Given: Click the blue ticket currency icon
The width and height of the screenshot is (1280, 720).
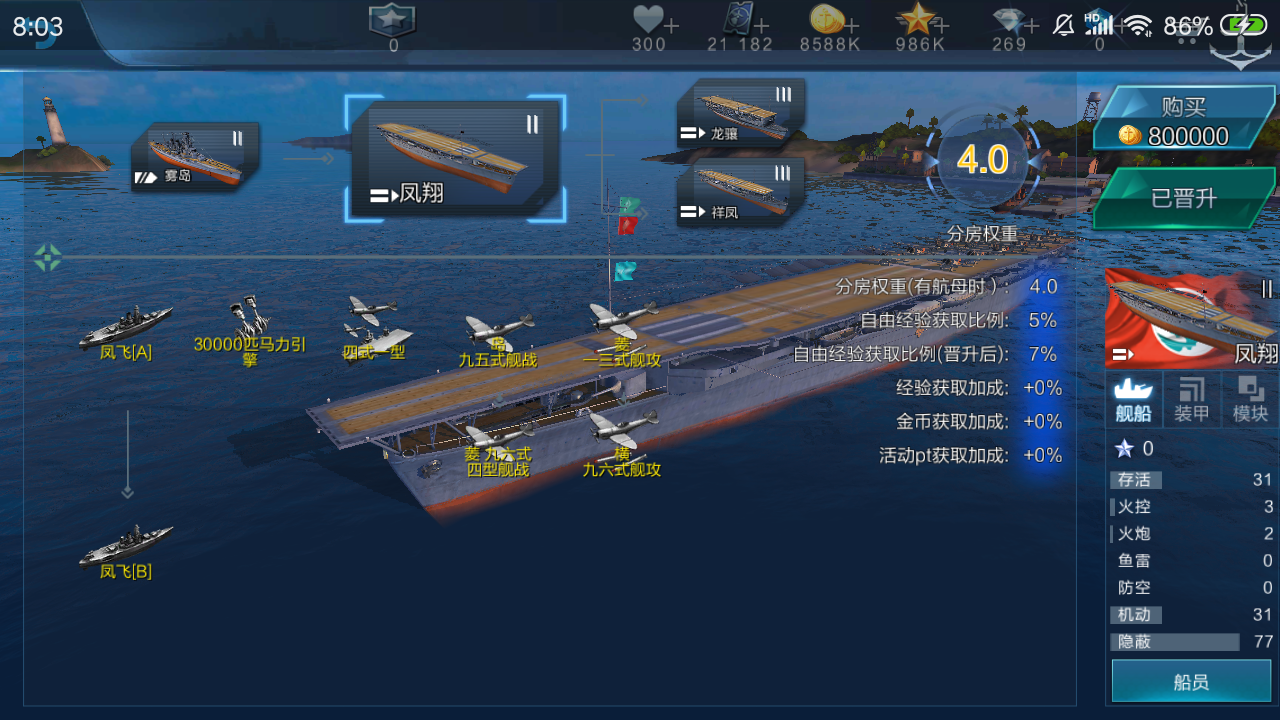Looking at the screenshot, I should click(x=737, y=20).
